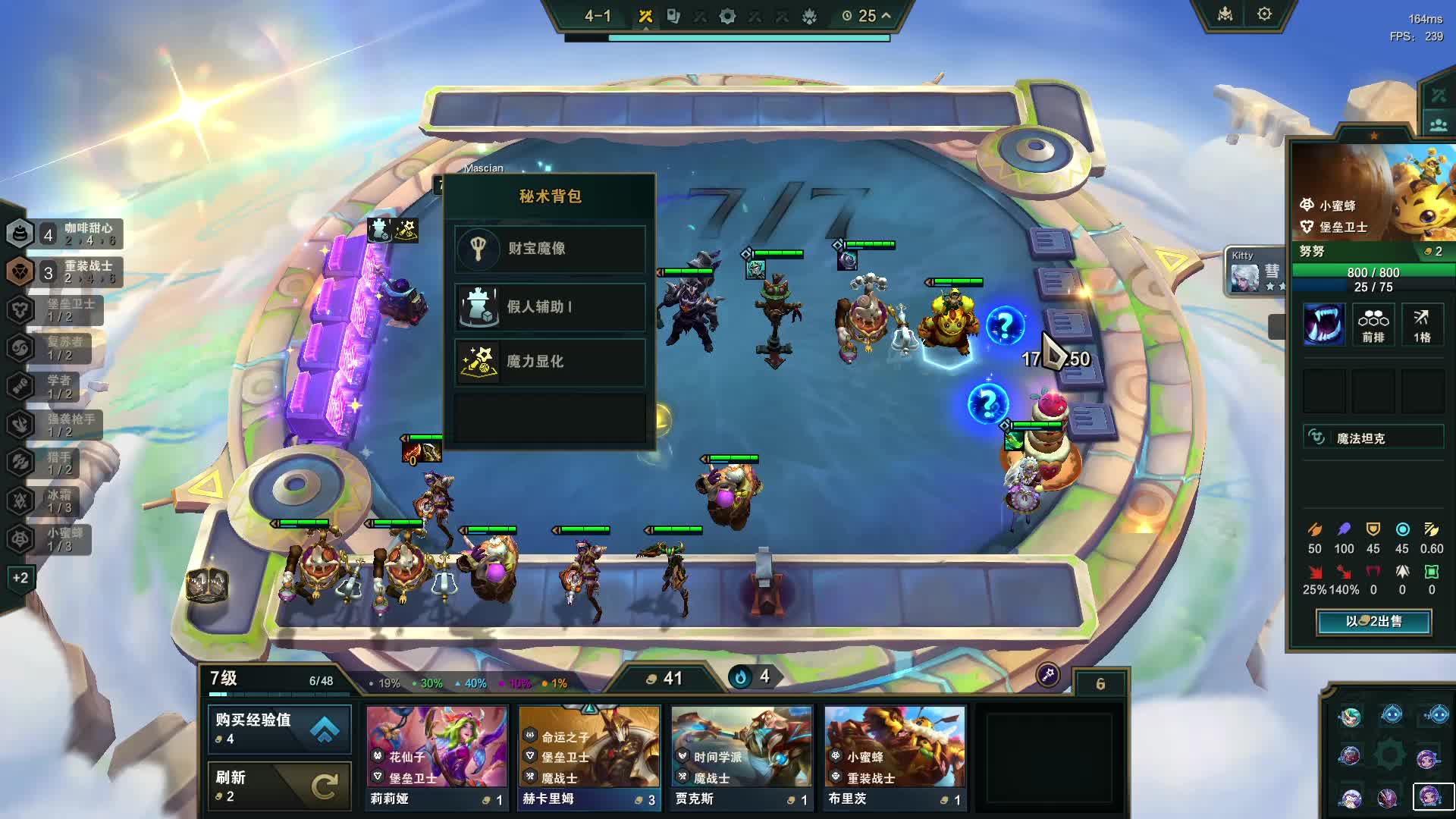1456x819 pixels.
Task: Click 努努's ability icon
Action: 1323,325
